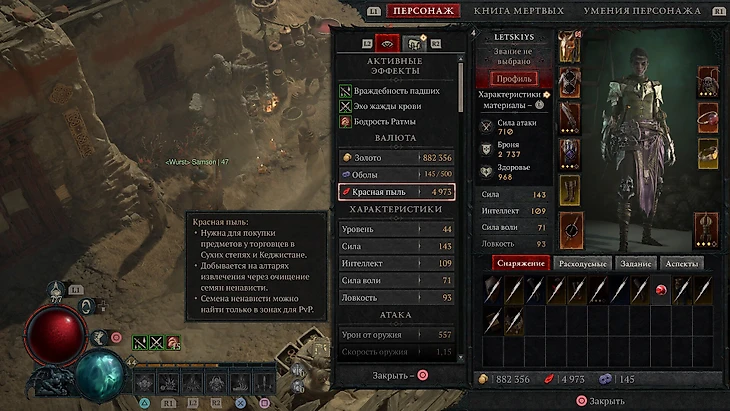Image resolution: width=730 pixels, height=411 pixels.
Task: Select the Красная пыль currency row
Action: point(397,190)
